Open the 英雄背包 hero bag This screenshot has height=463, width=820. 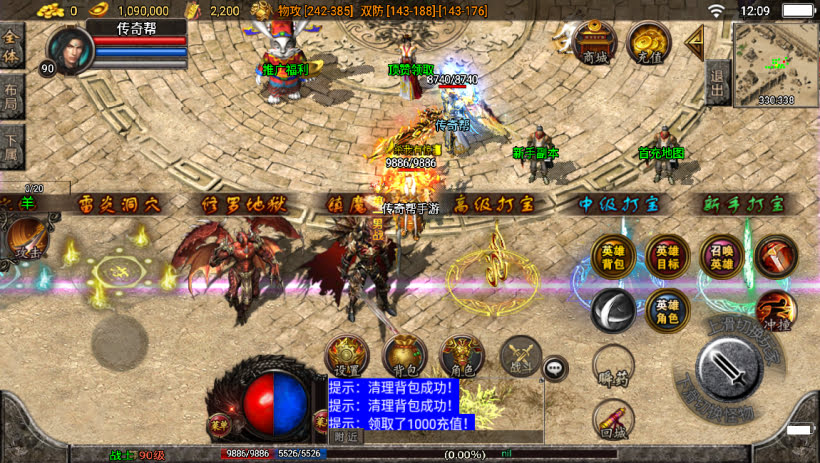tap(612, 257)
